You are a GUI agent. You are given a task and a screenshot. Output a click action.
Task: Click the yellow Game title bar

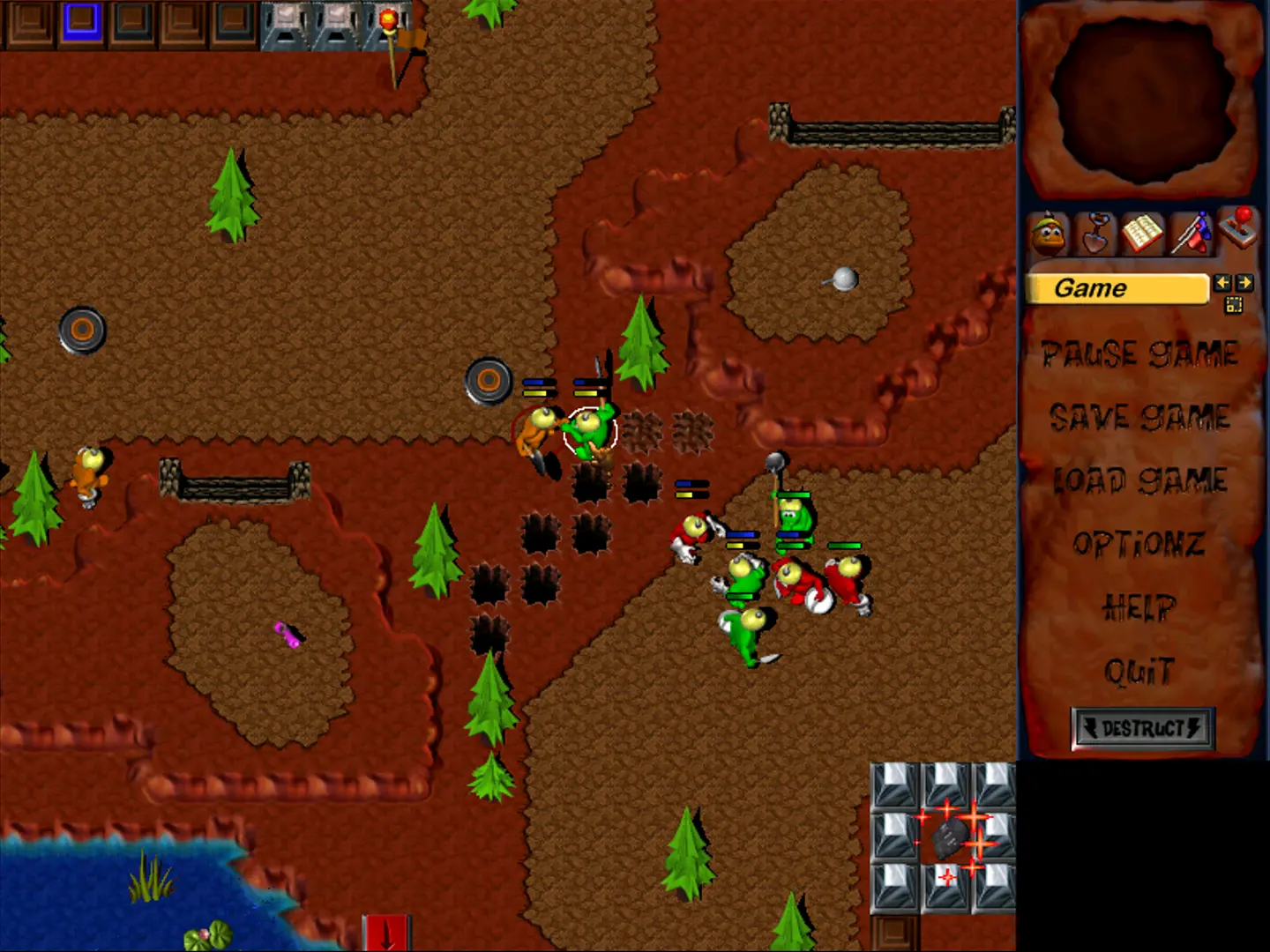[x=1117, y=288]
